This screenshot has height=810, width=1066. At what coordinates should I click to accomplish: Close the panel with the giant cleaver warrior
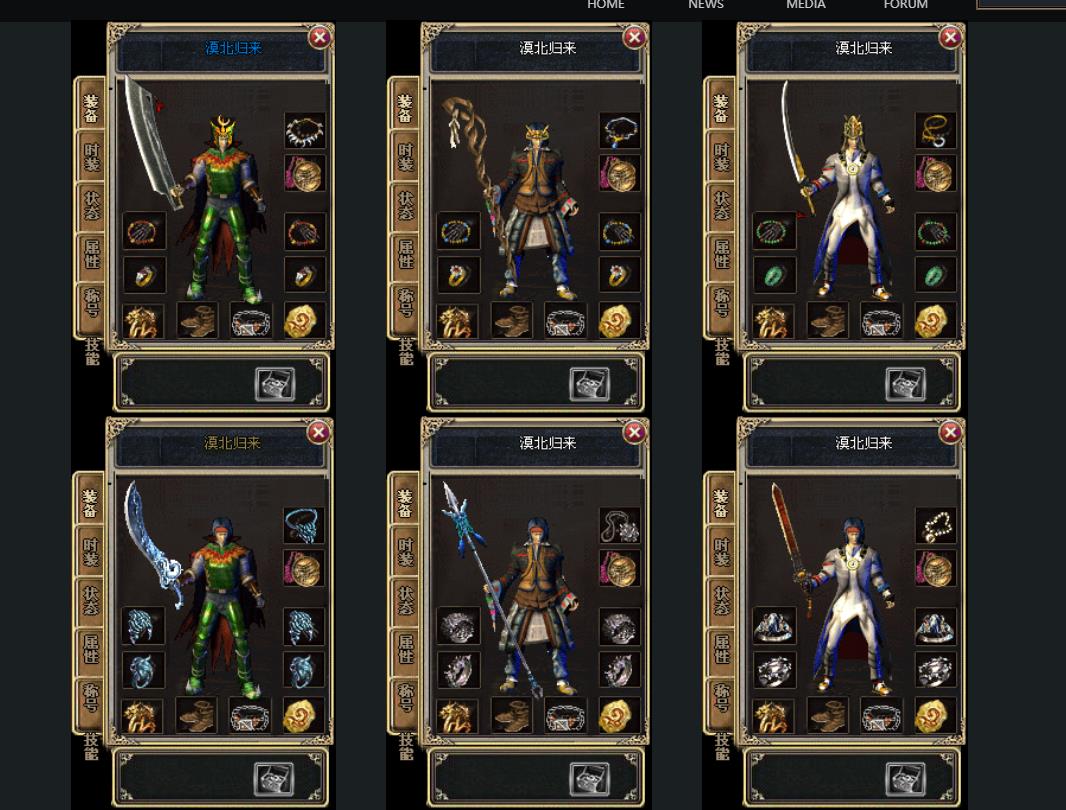(319, 38)
